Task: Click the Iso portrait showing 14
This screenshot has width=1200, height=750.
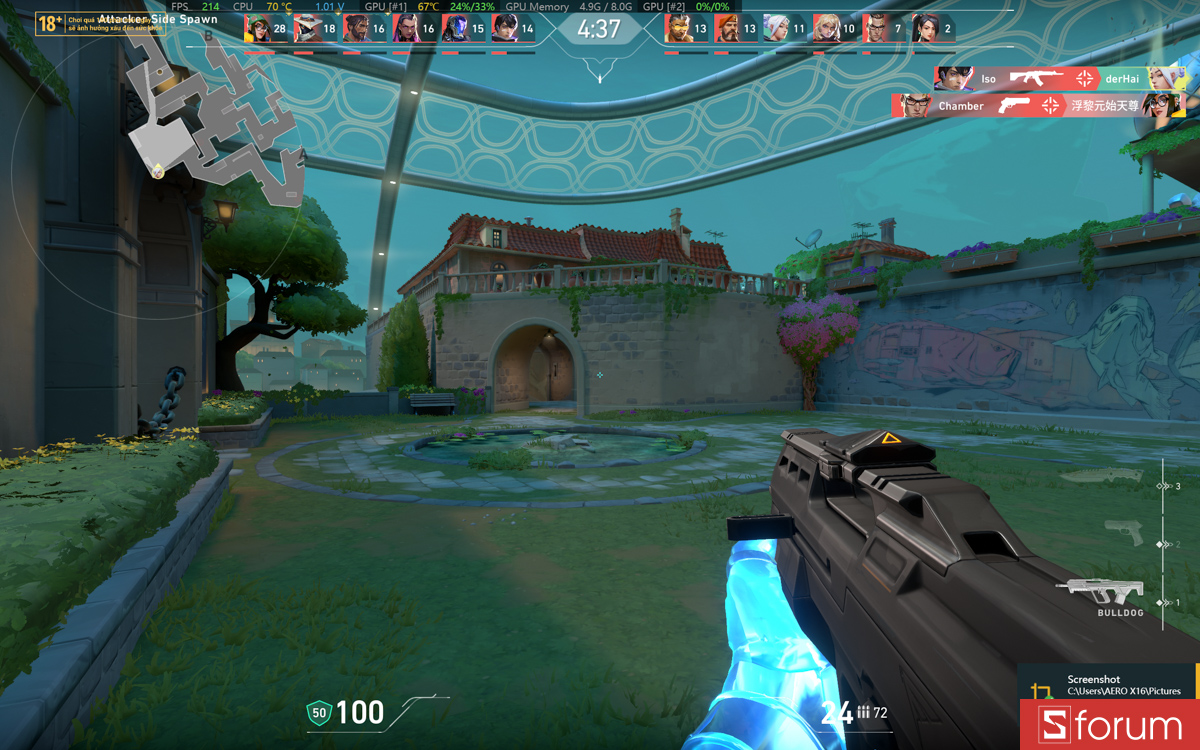Action: coord(506,29)
